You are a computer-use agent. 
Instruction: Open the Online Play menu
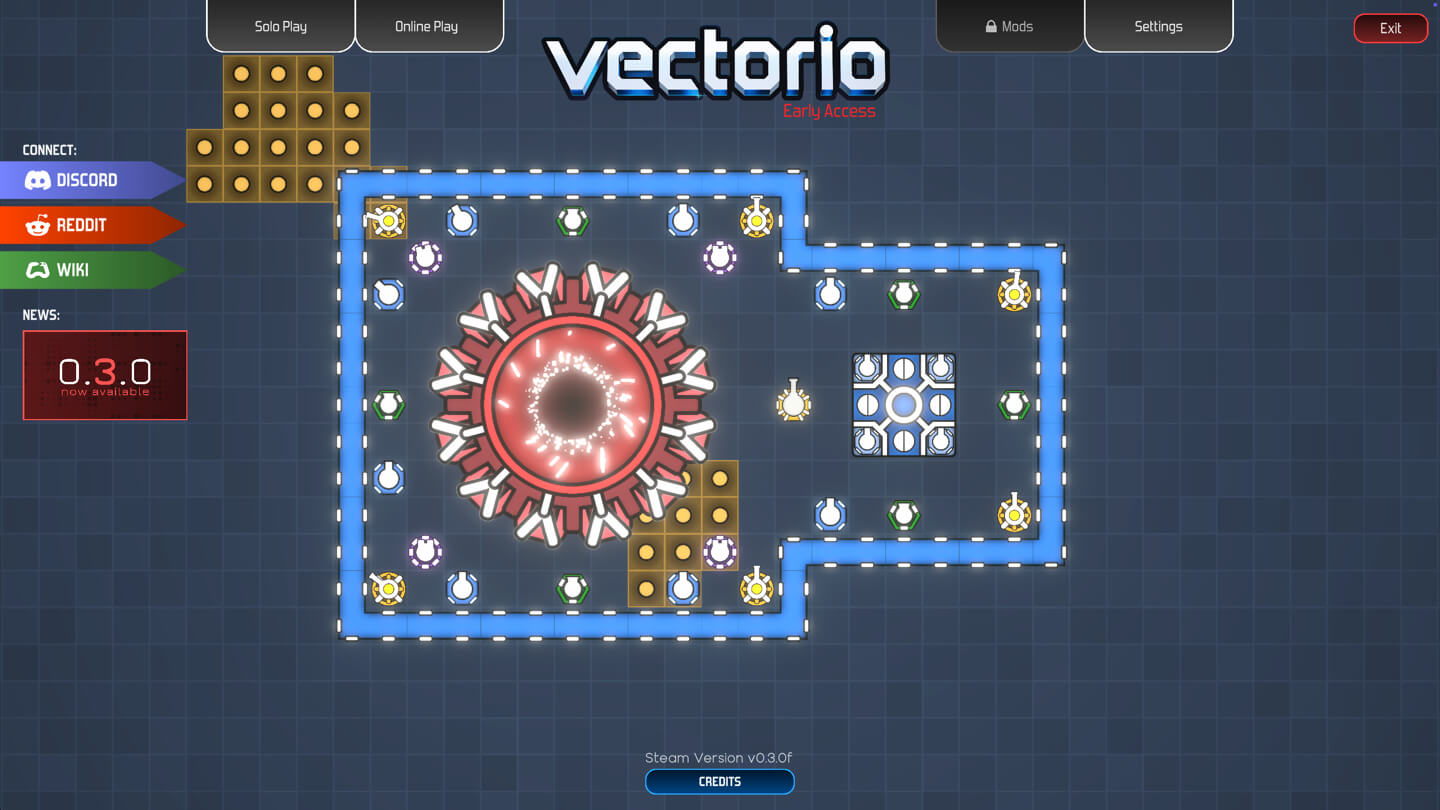click(429, 26)
